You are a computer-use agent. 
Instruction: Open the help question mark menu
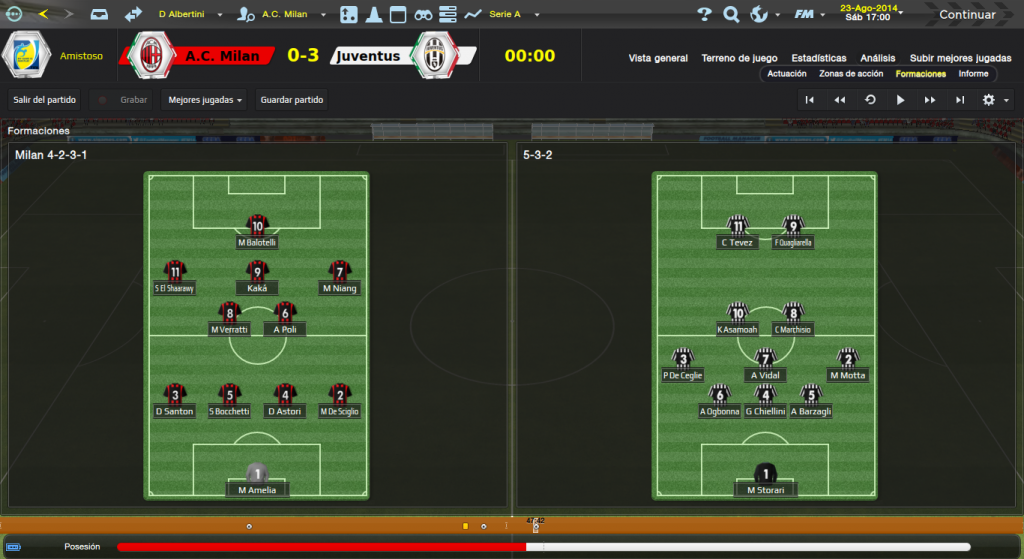704,14
